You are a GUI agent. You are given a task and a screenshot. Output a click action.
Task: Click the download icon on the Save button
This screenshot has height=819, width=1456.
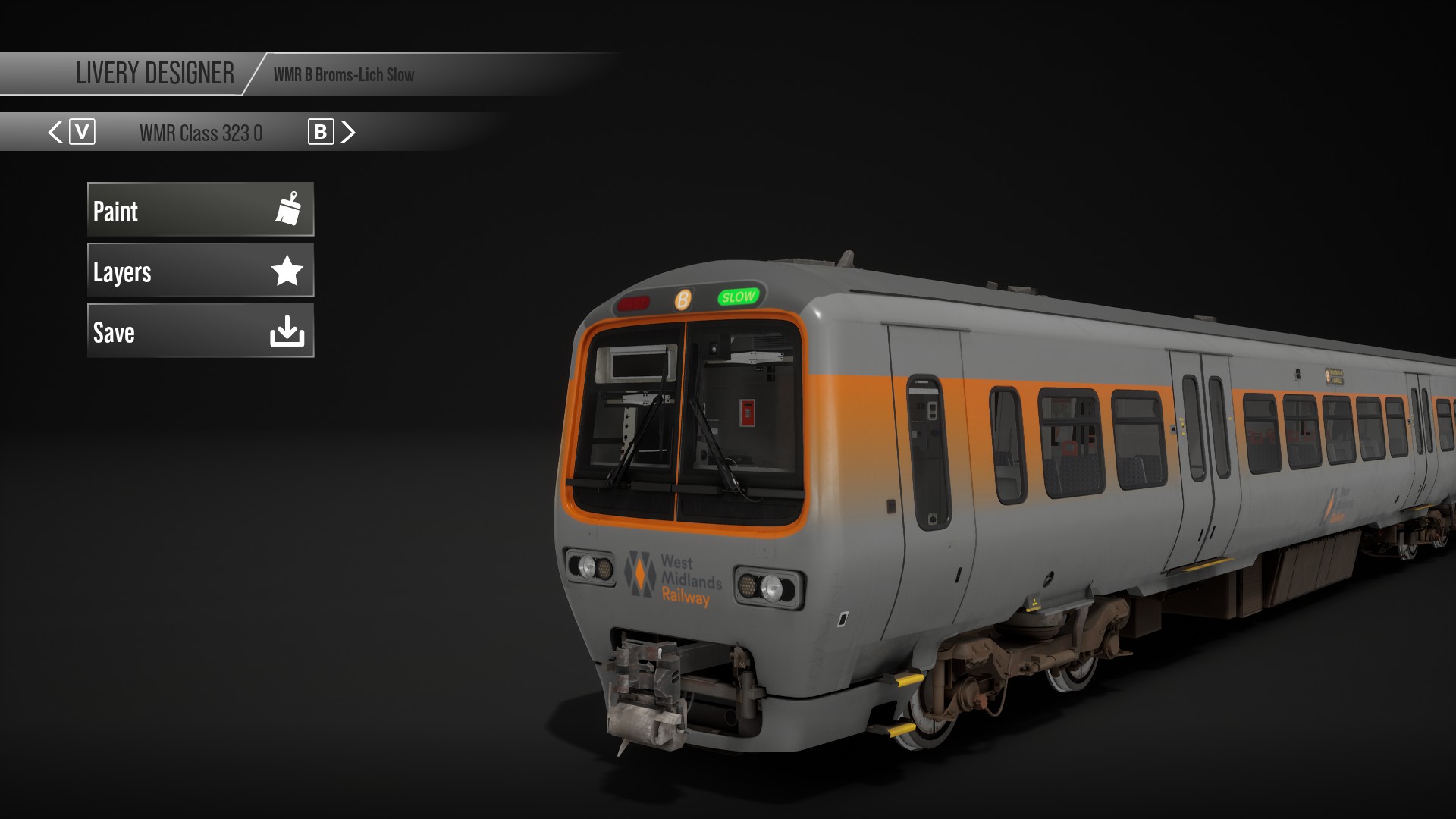pyautogui.click(x=289, y=331)
